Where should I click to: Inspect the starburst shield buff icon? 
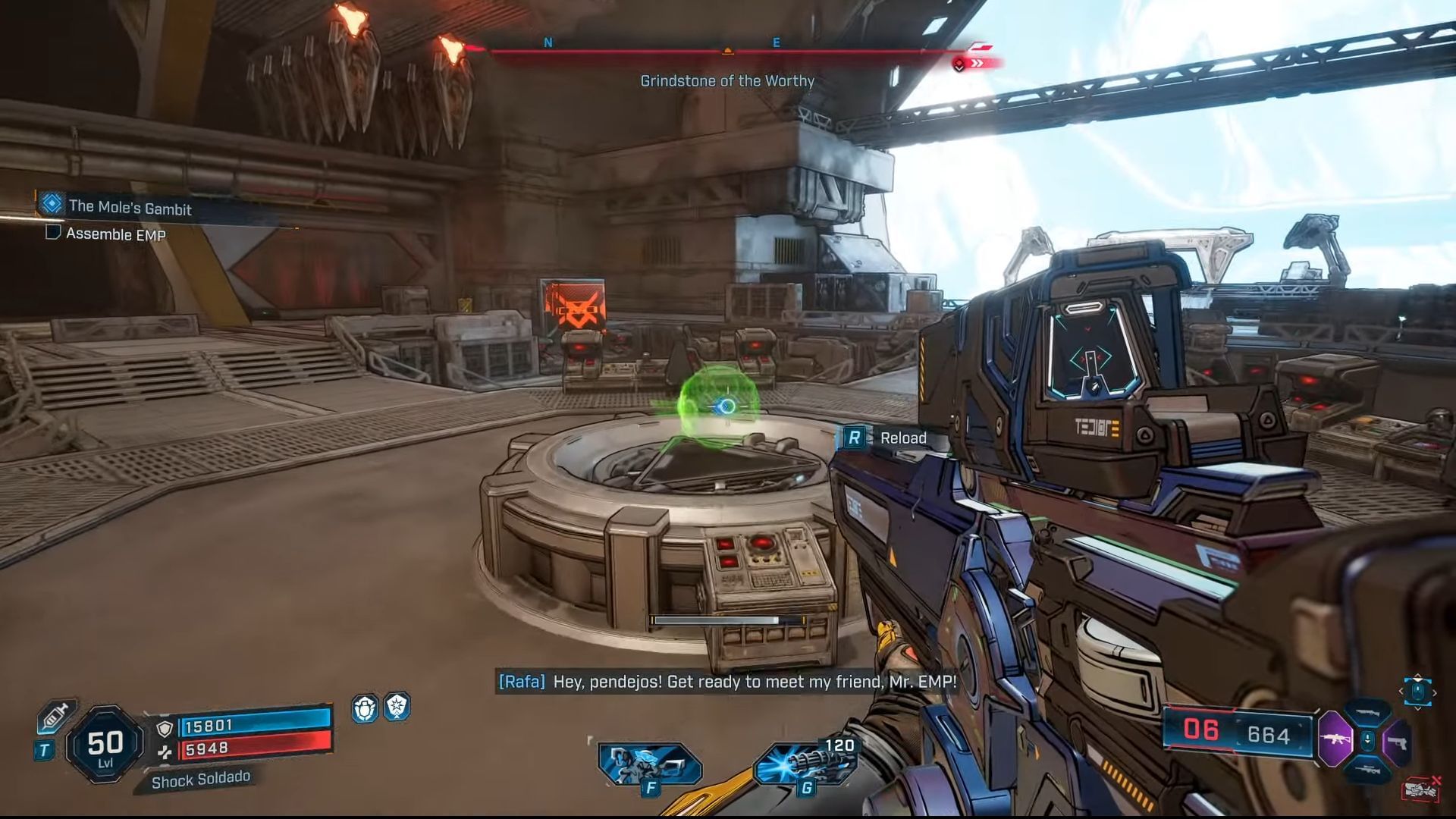click(397, 707)
